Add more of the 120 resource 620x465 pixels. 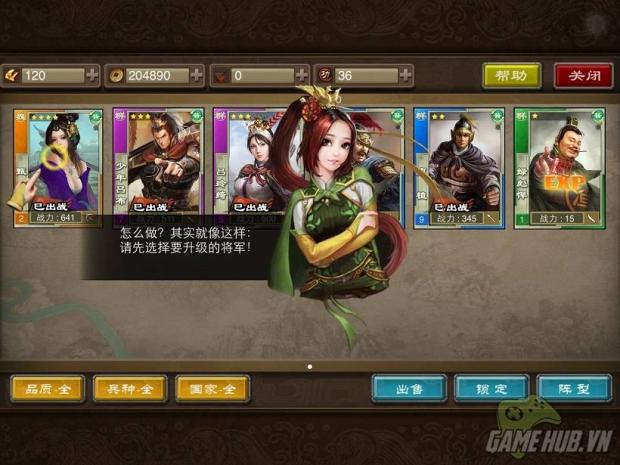click(x=93, y=75)
